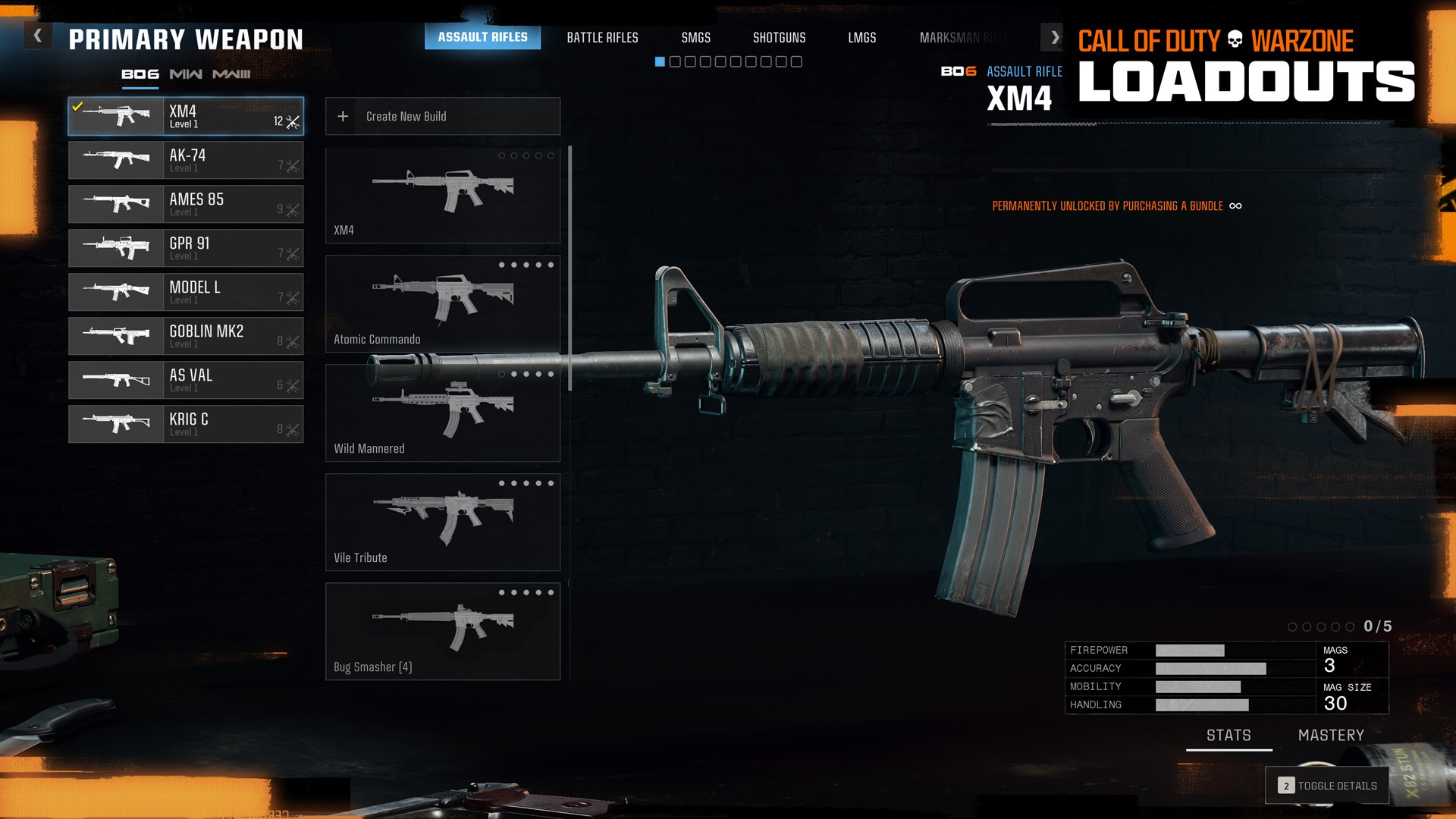Create a new build
1456x819 pixels.
(x=443, y=116)
